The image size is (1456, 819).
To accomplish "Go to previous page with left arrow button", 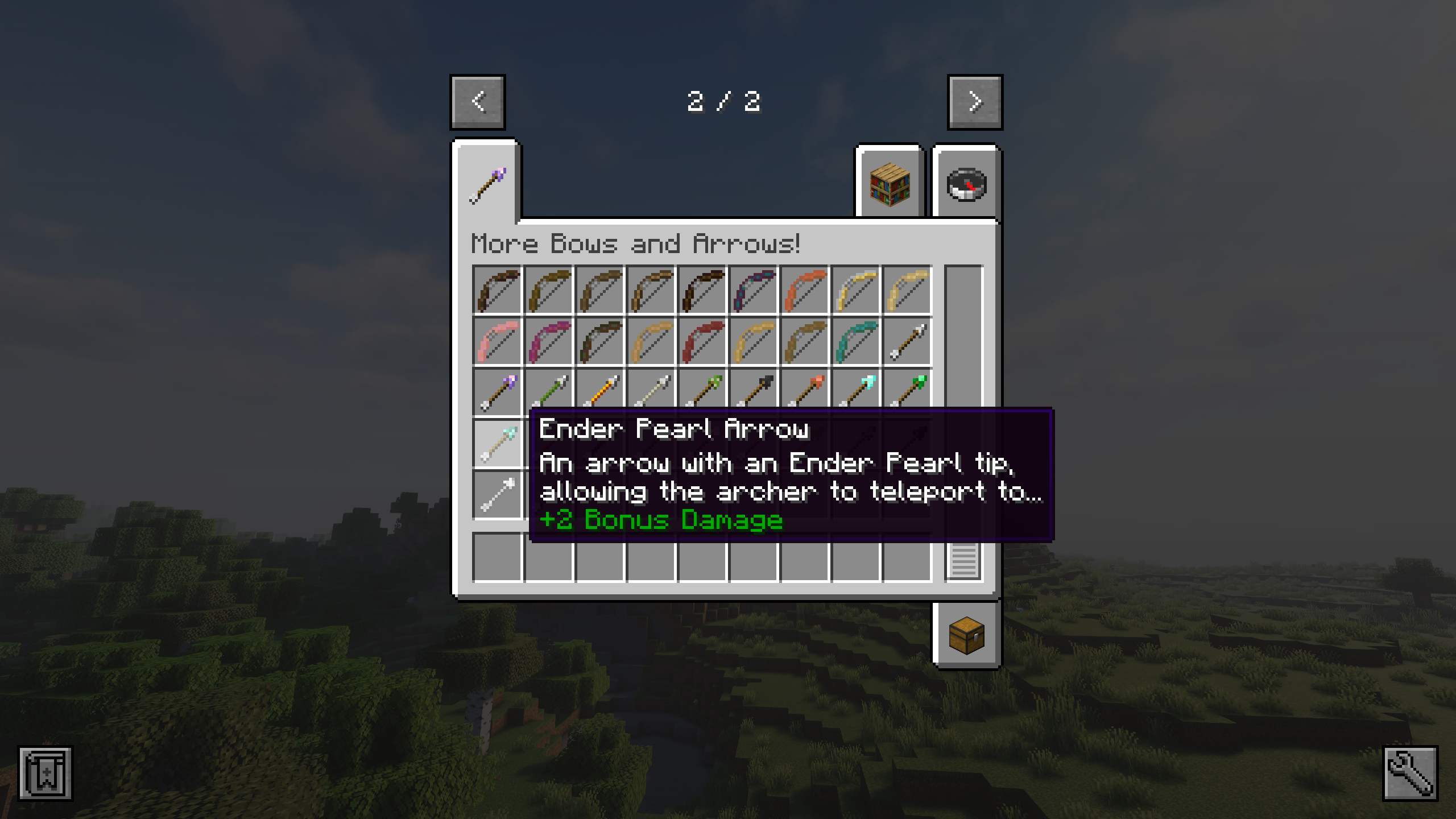I will click(x=478, y=102).
